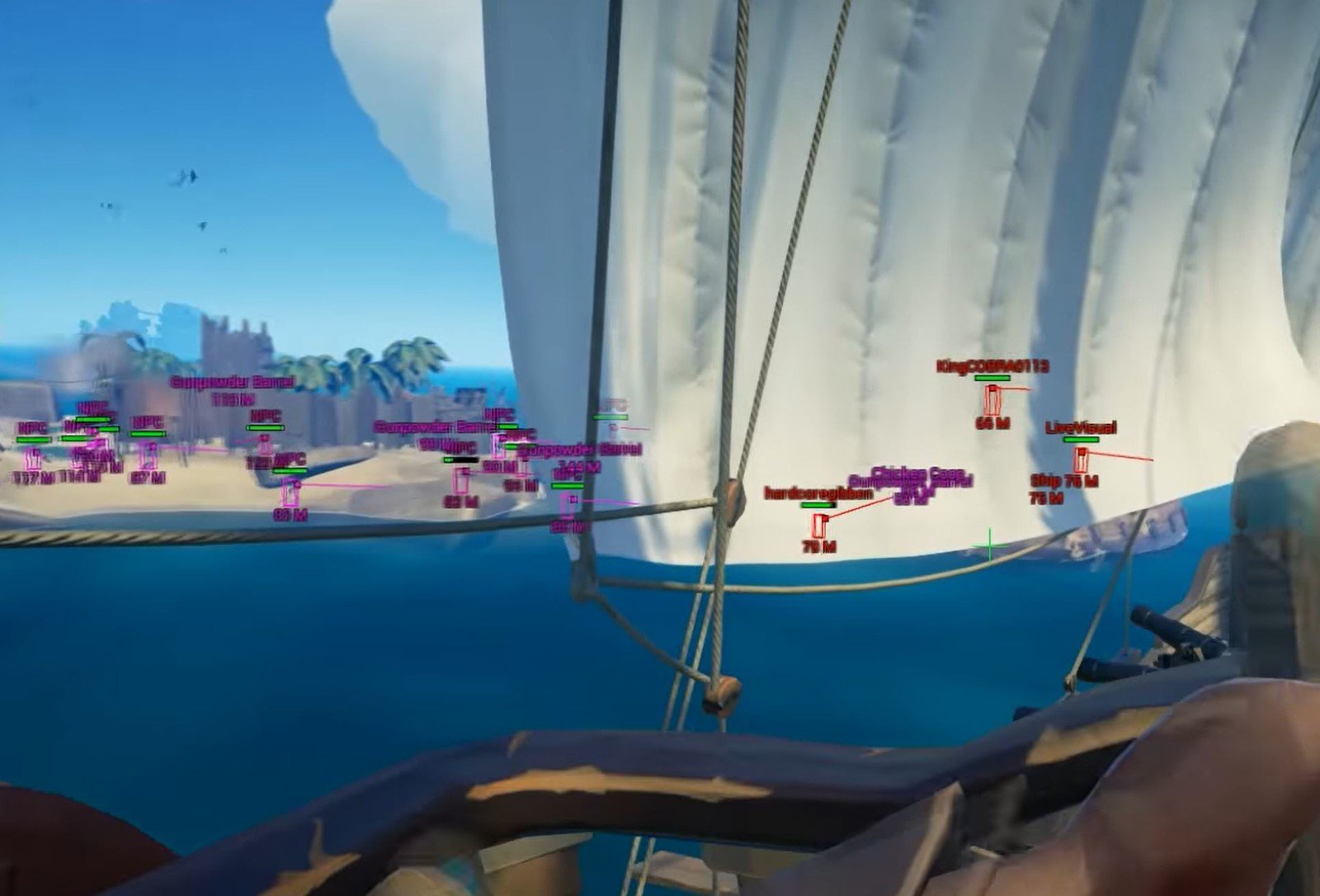This screenshot has height=896, width=1320.
Task: Toggle hardcoregibben's green health bar
Action: (818, 505)
